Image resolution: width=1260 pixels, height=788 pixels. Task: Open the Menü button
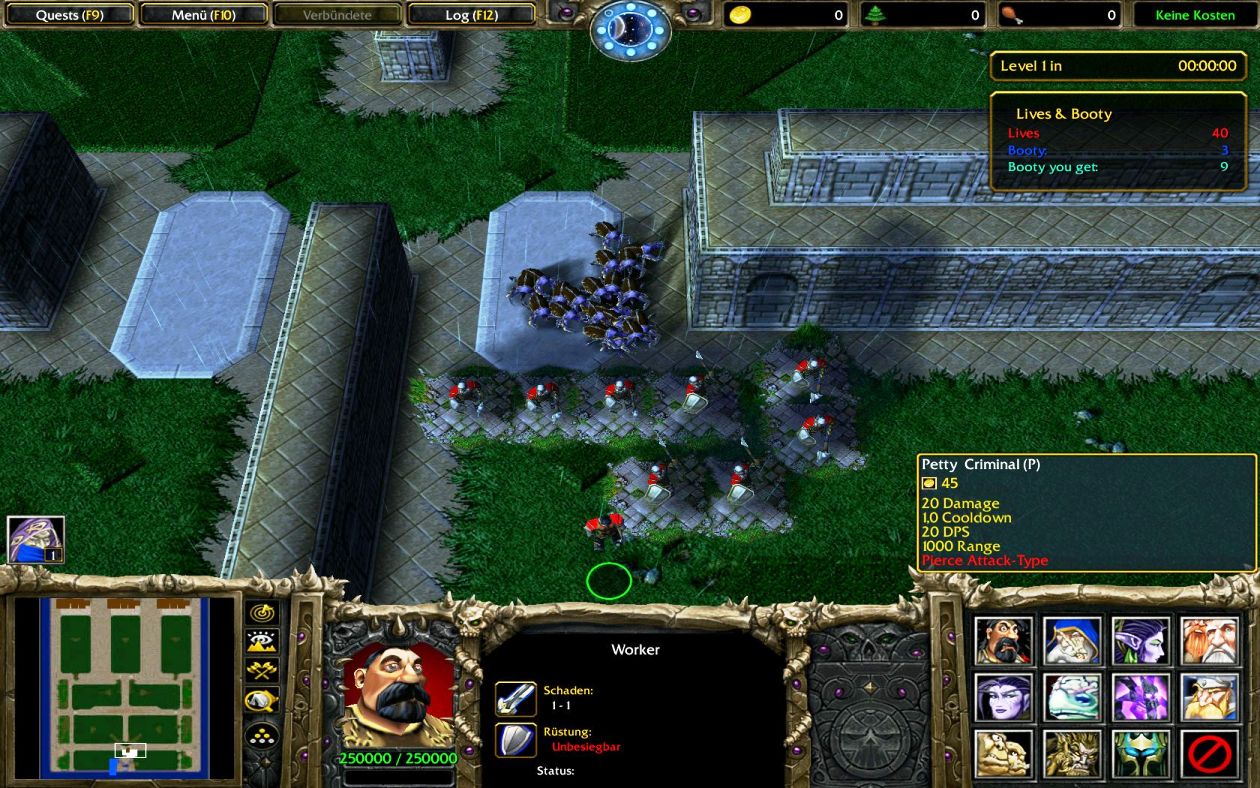[x=203, y=15]
